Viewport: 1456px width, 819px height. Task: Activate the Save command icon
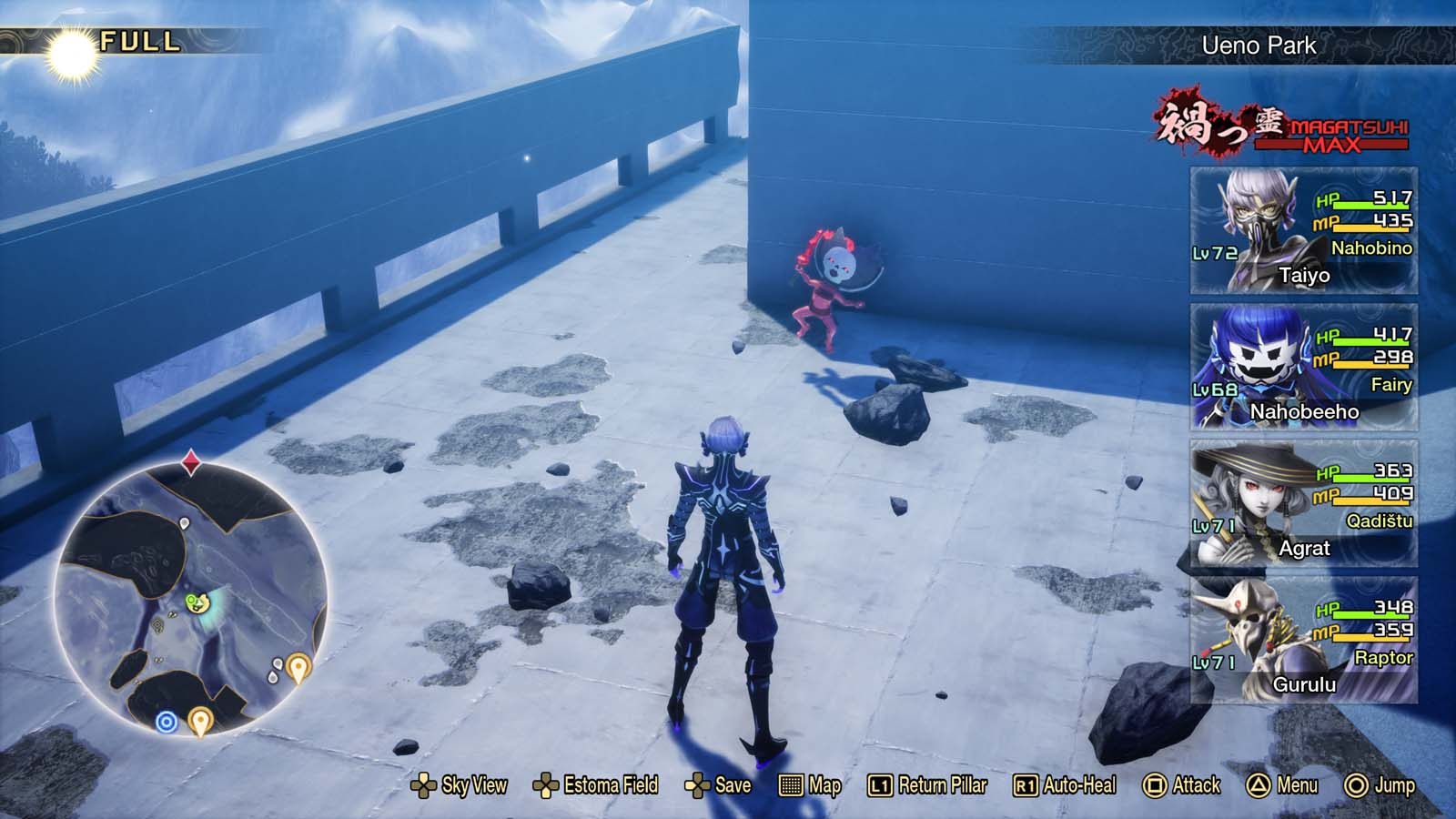point(695,784)
